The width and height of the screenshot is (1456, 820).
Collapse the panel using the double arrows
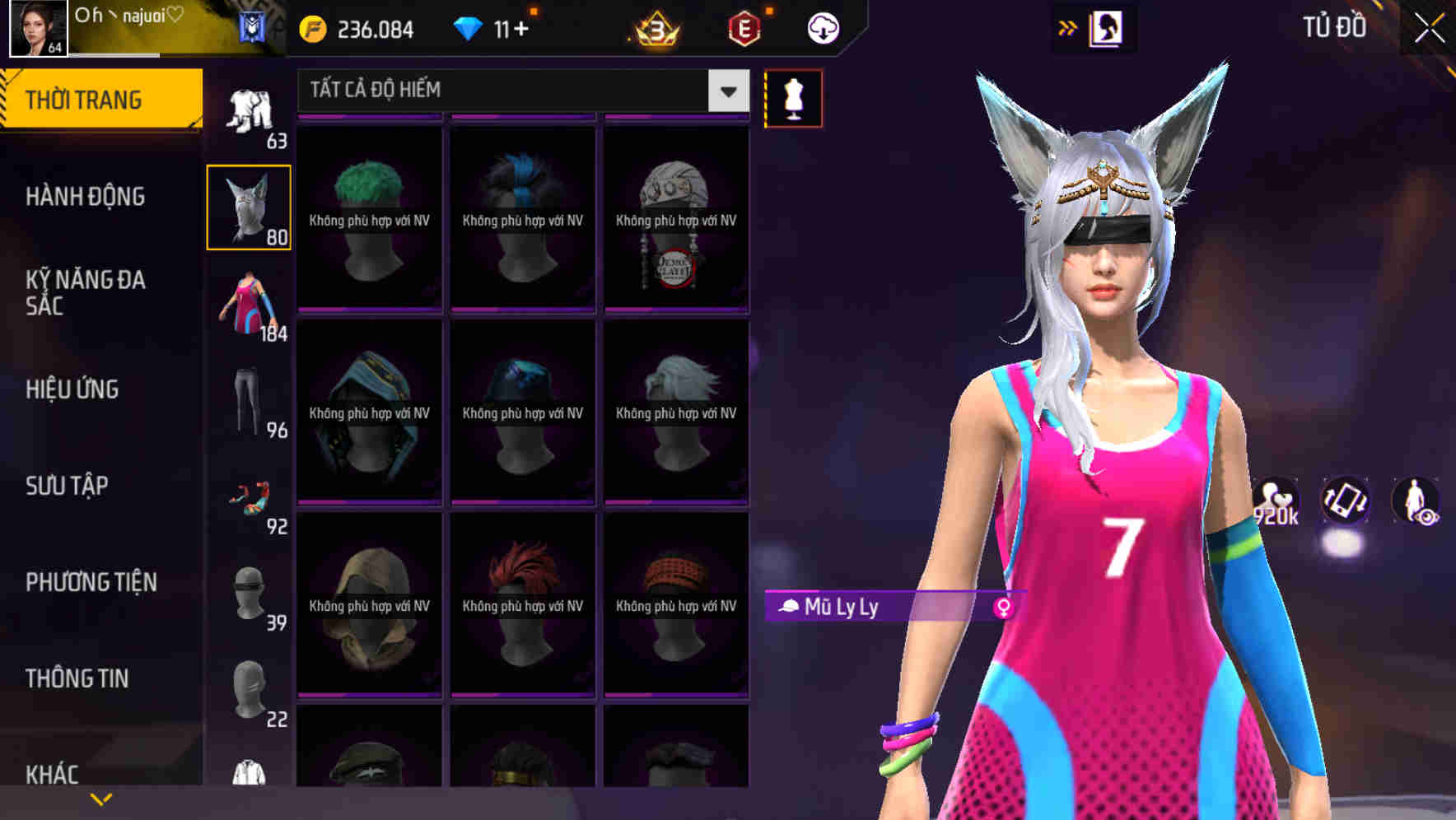[1067, 27]
